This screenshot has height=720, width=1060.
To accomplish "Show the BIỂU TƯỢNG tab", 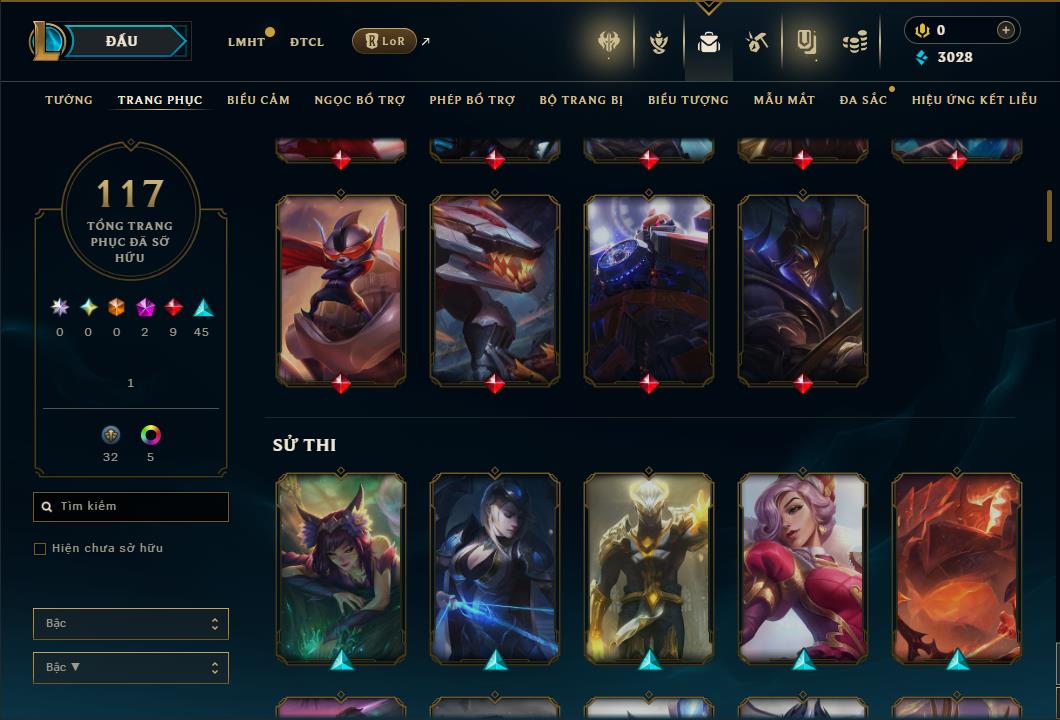I will click(x=688, y=100).
